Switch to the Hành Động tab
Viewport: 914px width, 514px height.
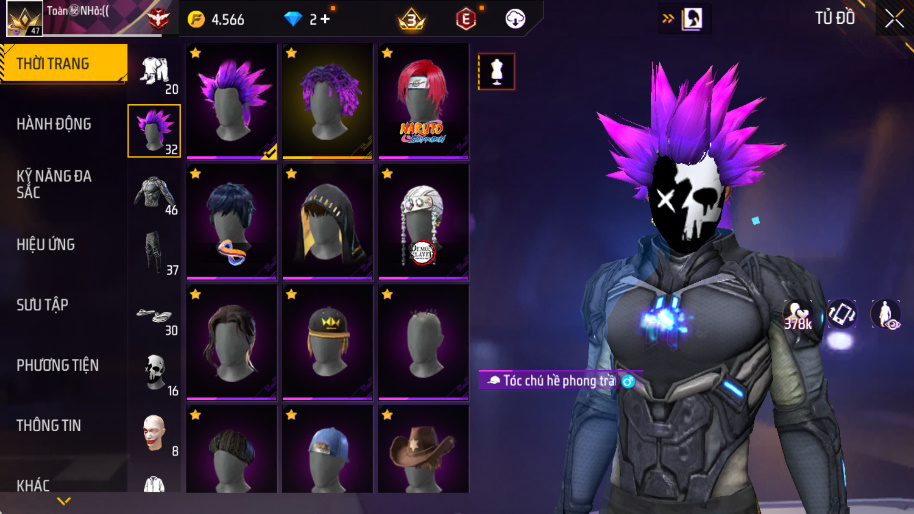[x=54, y=124]
